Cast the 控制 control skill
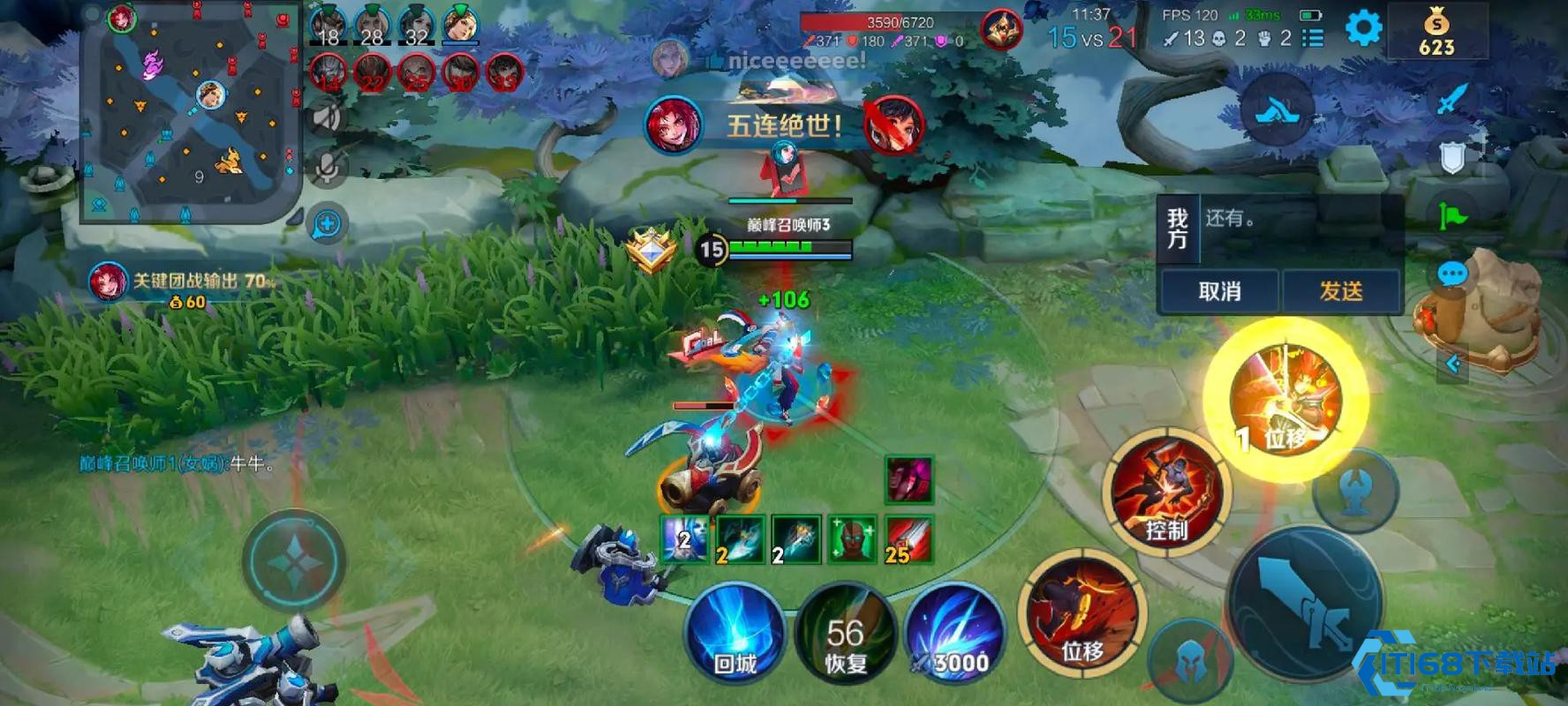 (1166, 493)
